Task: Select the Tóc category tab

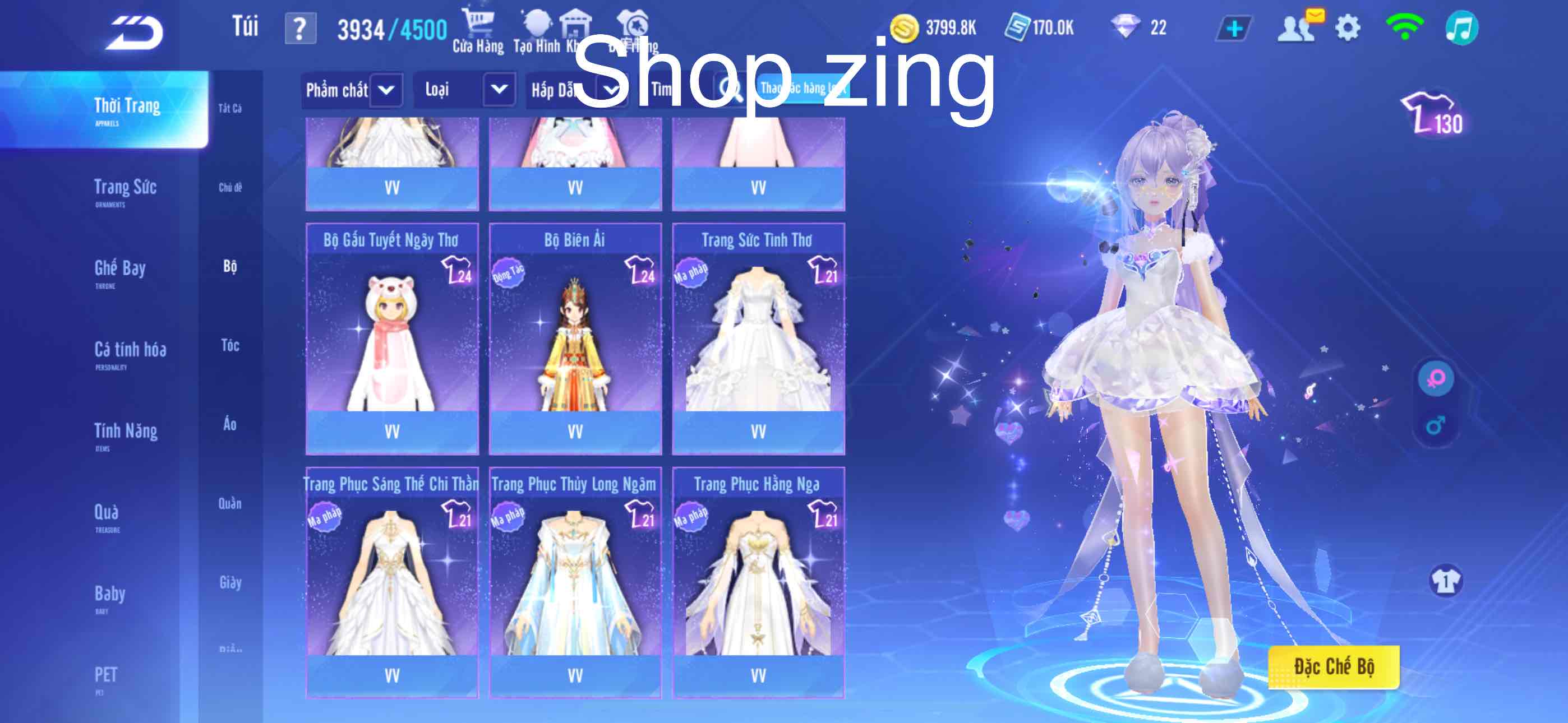Action: coord(230,345)
